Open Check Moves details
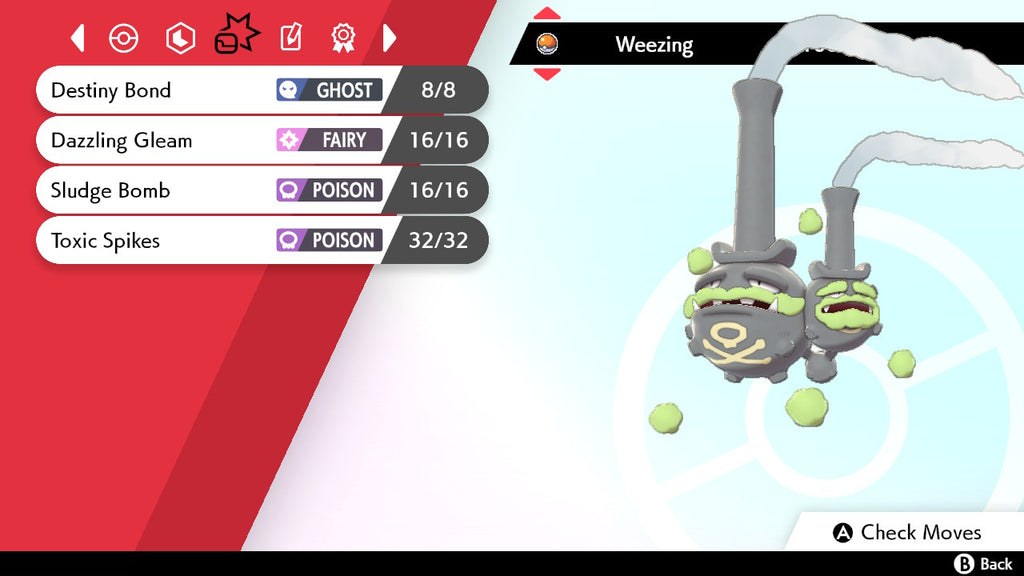 pos(907,532)
